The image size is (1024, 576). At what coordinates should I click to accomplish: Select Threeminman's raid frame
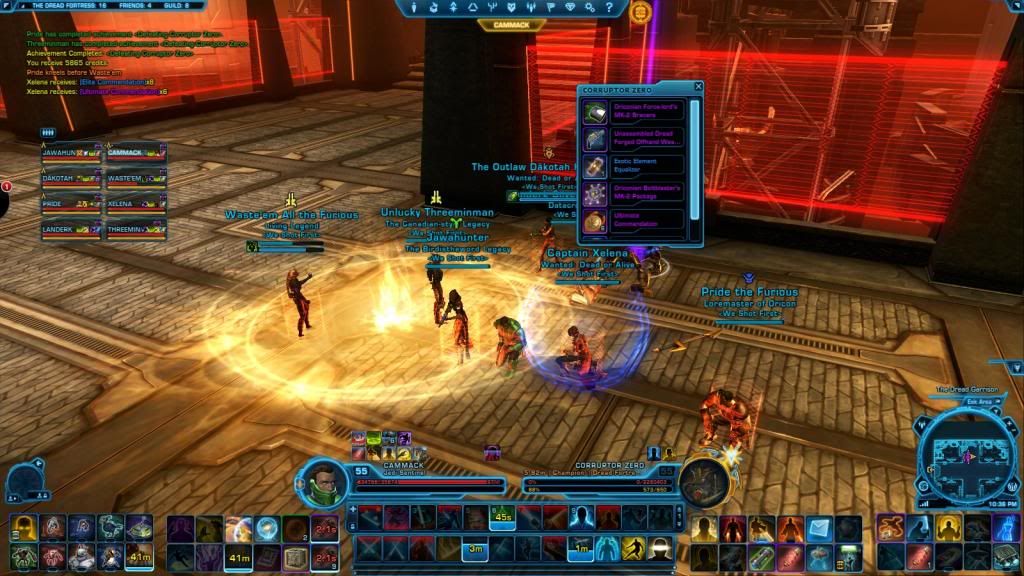[x=135, y=231]
